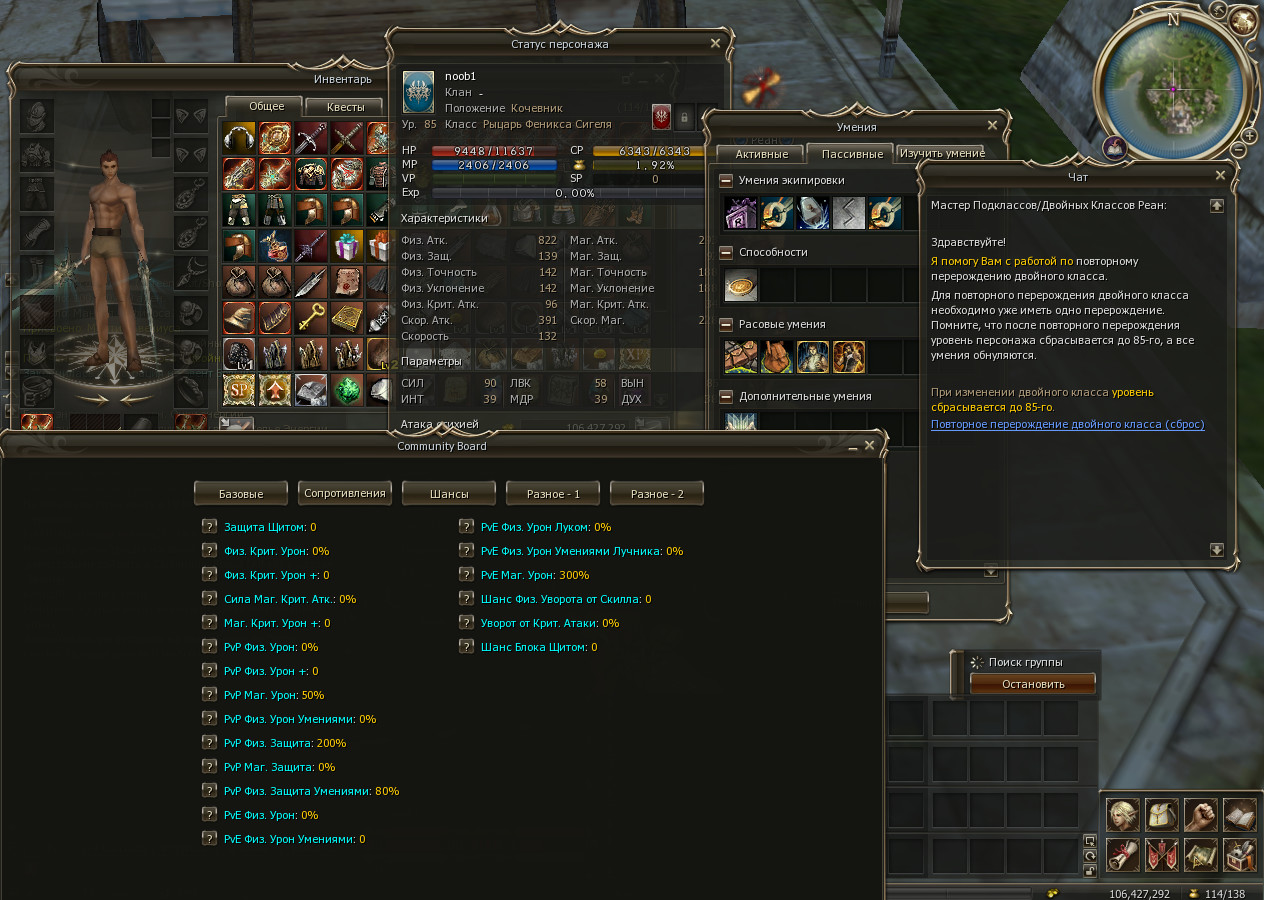Select the Разное - 1 page
The image size is (1264, 900).
553,493
